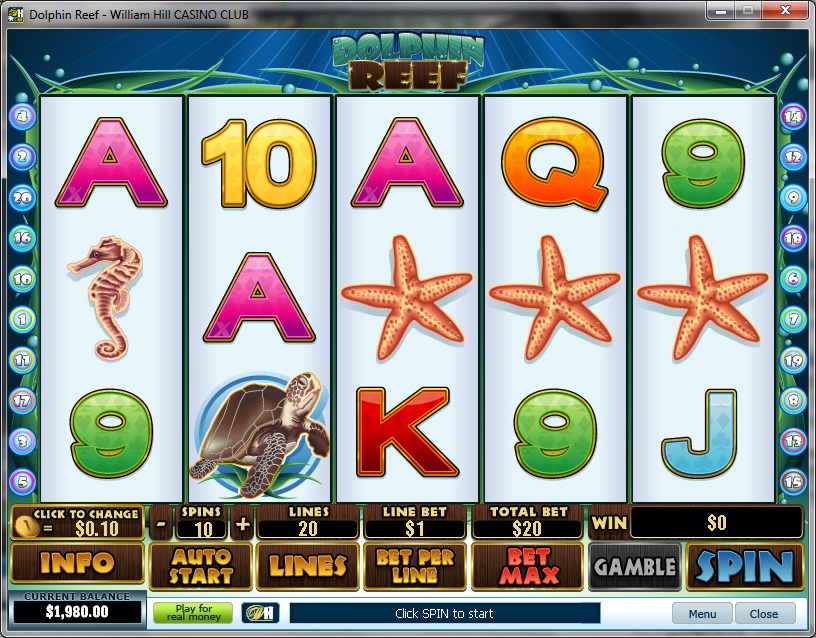
Task: Open the Info paytable
Action: (77, 565)
